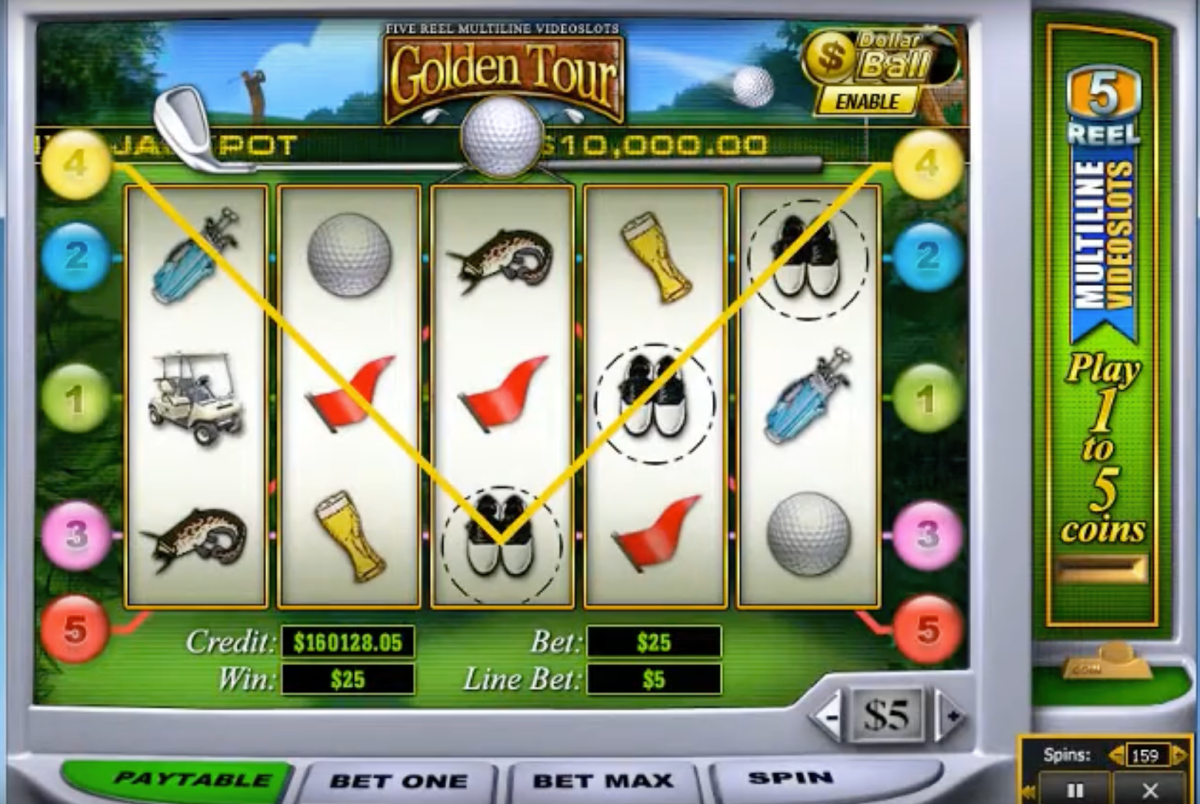This screenshot has height=804, width=1200.
Task: Open the PAYTABLE screen
Action: tap(178, 780)
